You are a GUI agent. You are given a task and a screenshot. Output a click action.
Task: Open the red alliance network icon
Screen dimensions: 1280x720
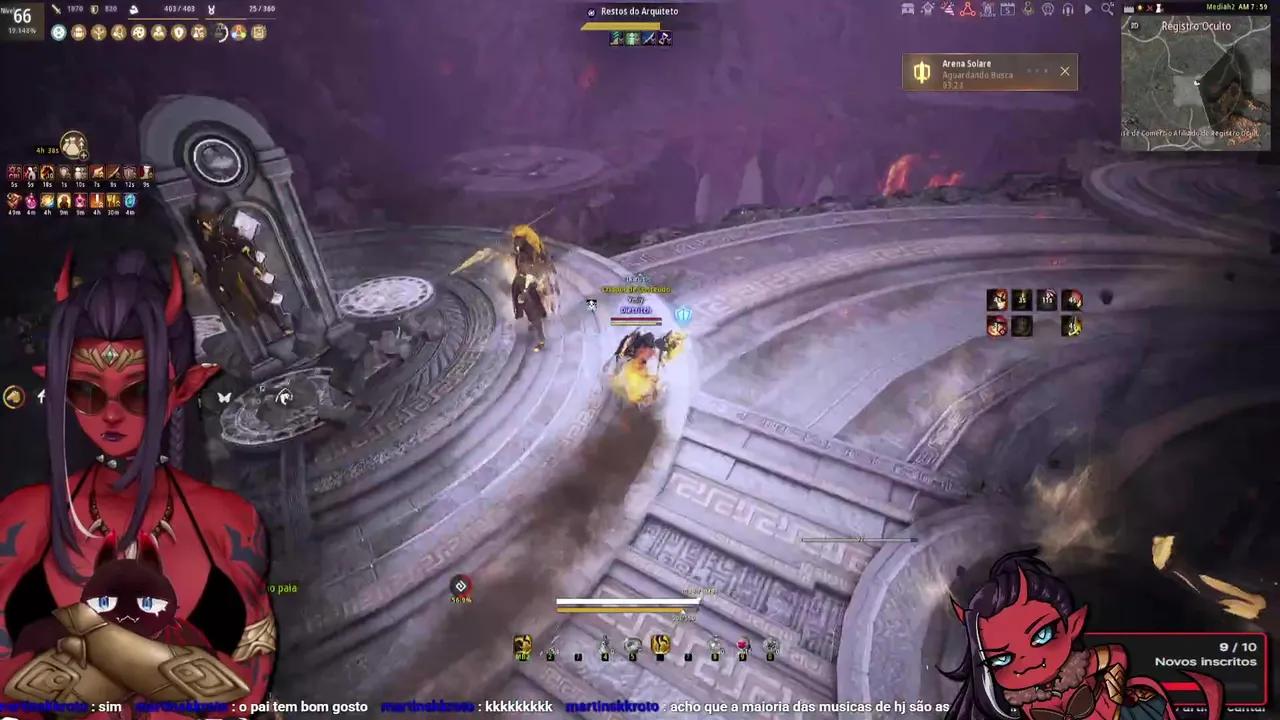(x=966, y=8)
